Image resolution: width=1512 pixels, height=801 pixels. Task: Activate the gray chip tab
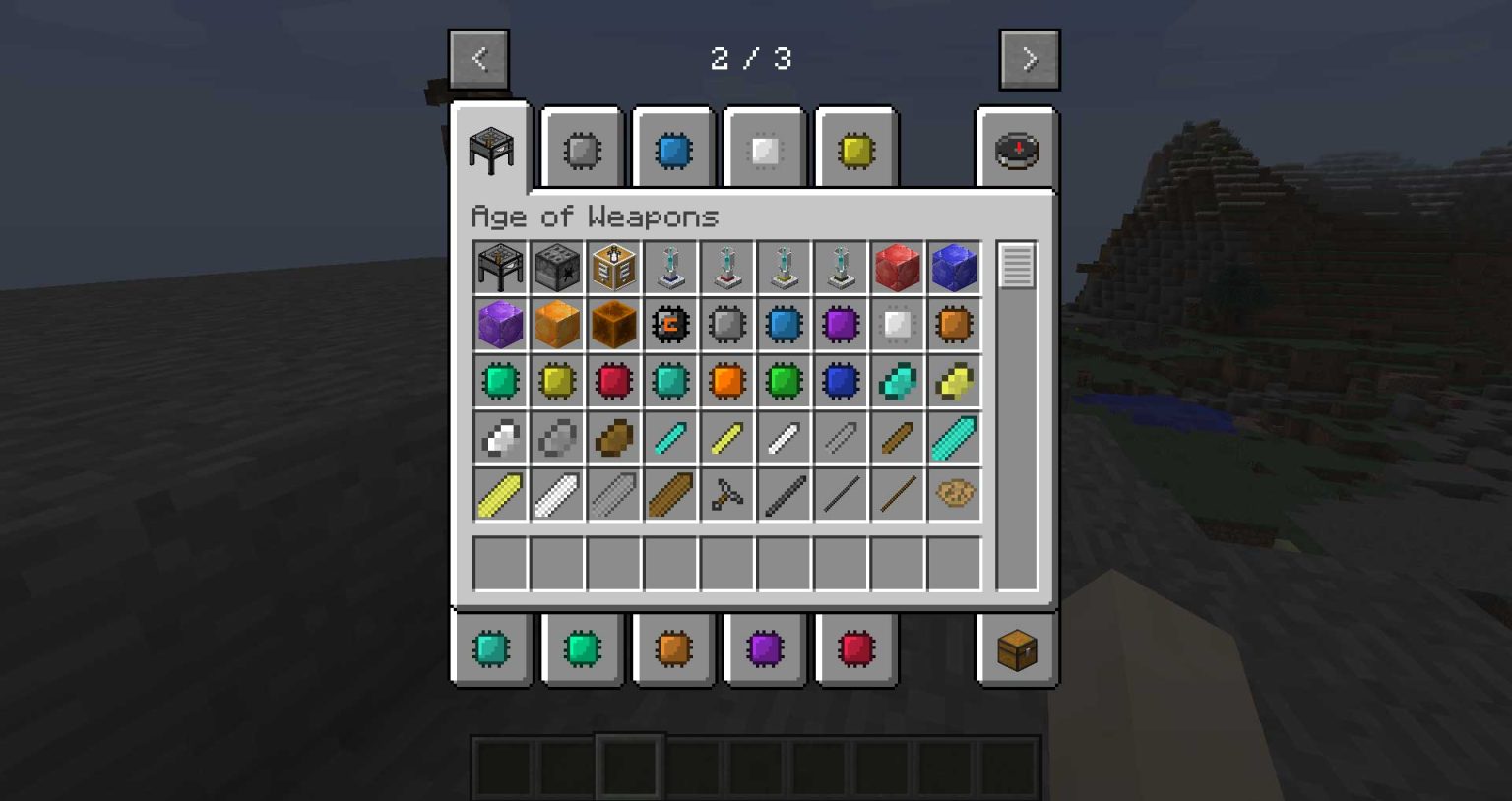[x=582, y=150]
